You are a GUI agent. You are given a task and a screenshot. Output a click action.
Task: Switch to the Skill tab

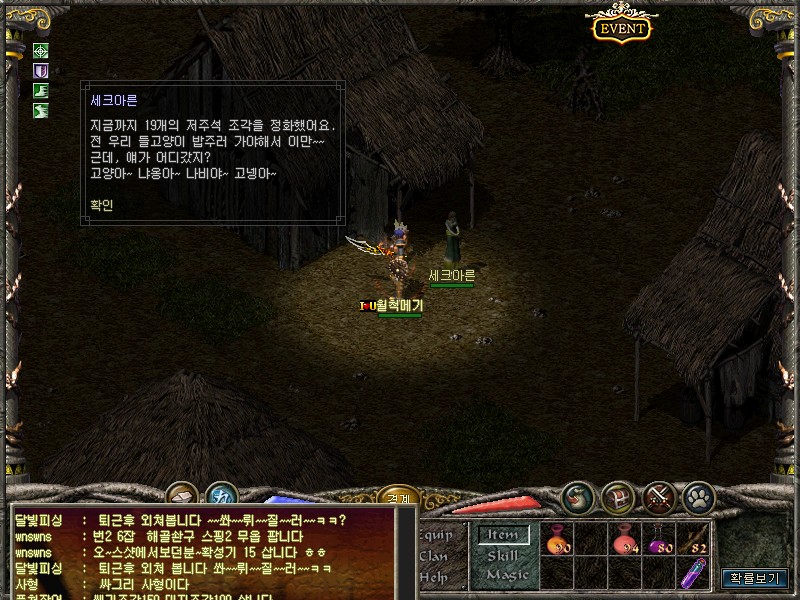click(x=504, y=555)
